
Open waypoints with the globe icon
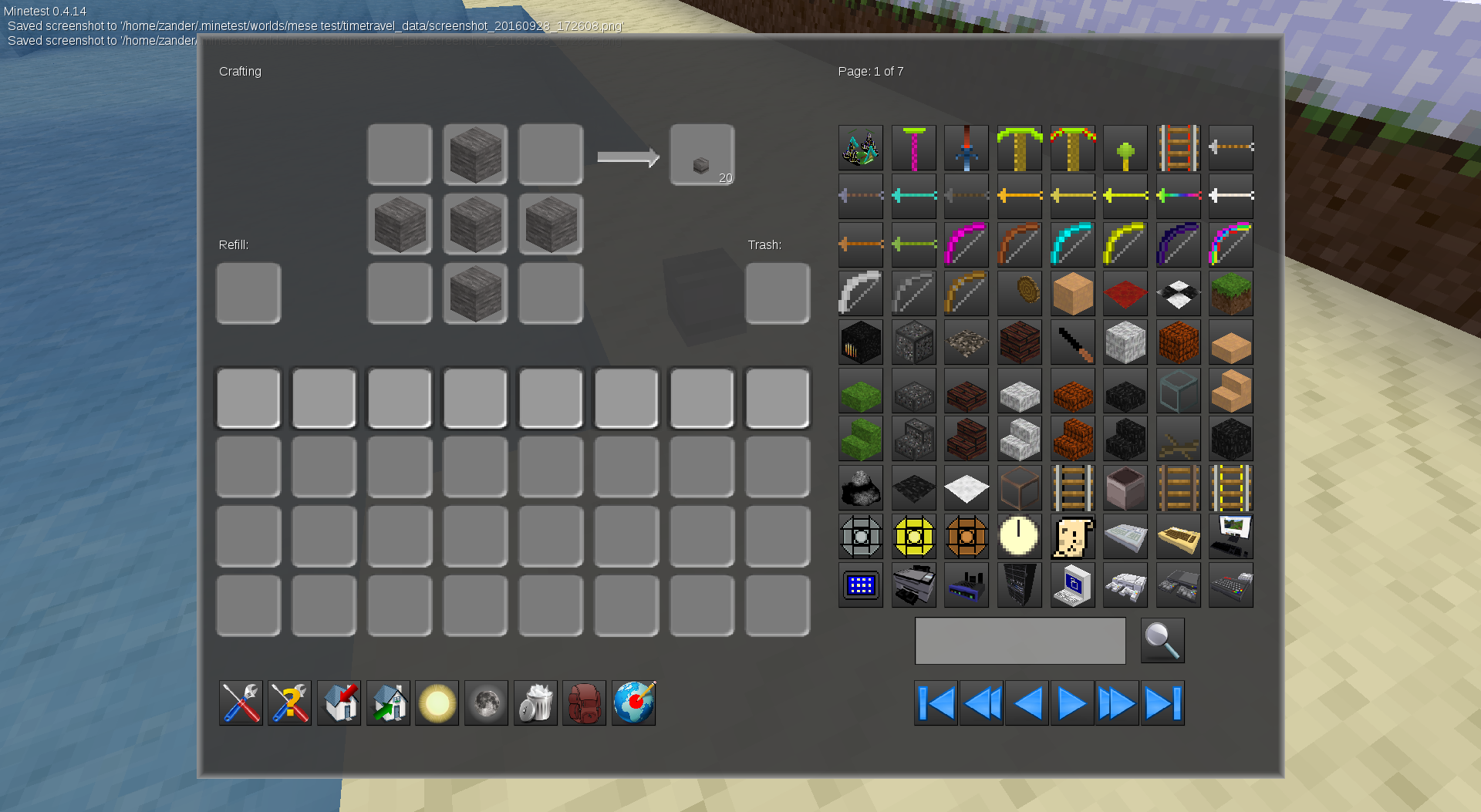(x=633, y=702)
